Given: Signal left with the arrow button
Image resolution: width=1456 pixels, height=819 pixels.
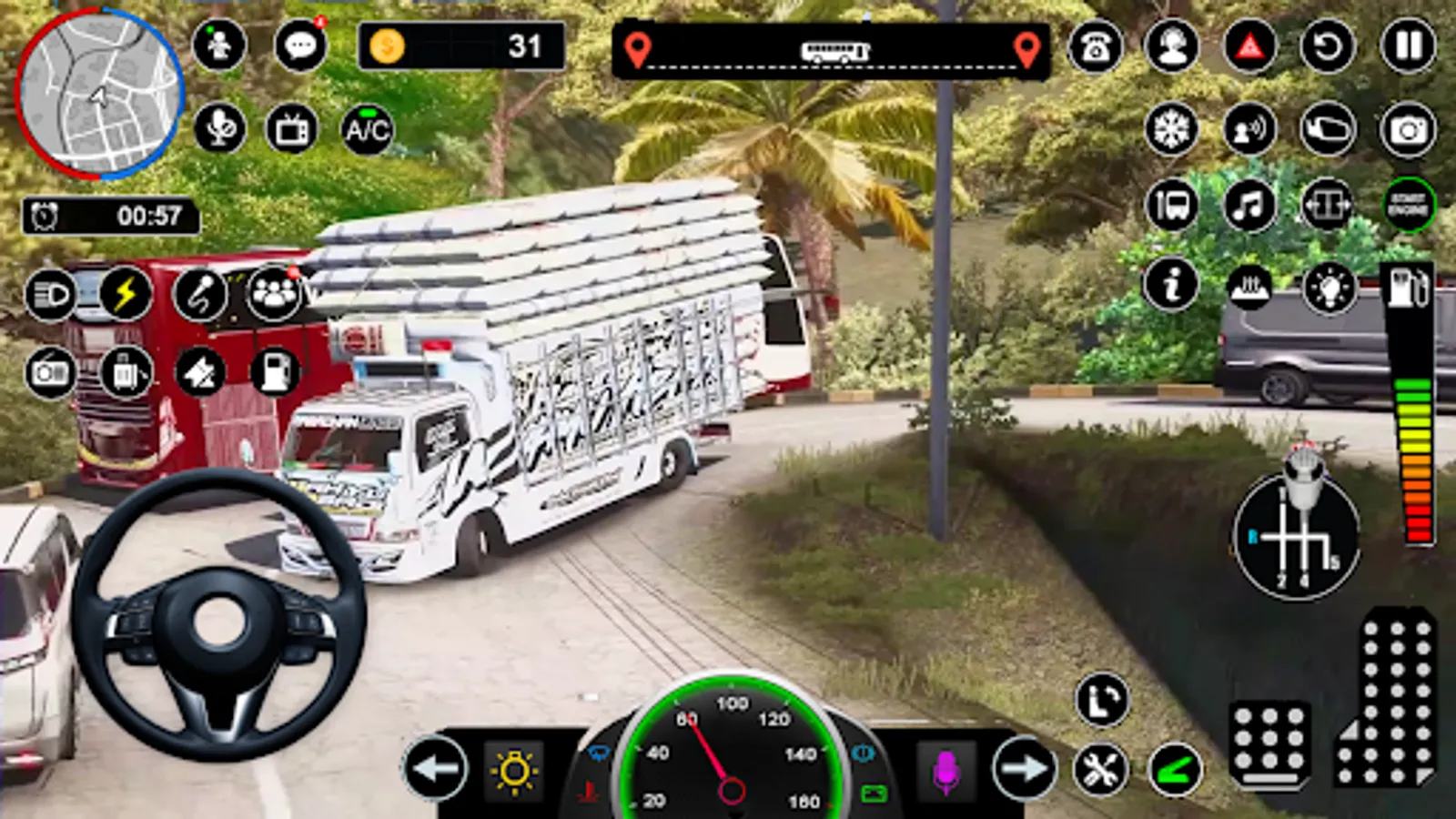Looking at the screenshot, I should [x=435, y=769].
